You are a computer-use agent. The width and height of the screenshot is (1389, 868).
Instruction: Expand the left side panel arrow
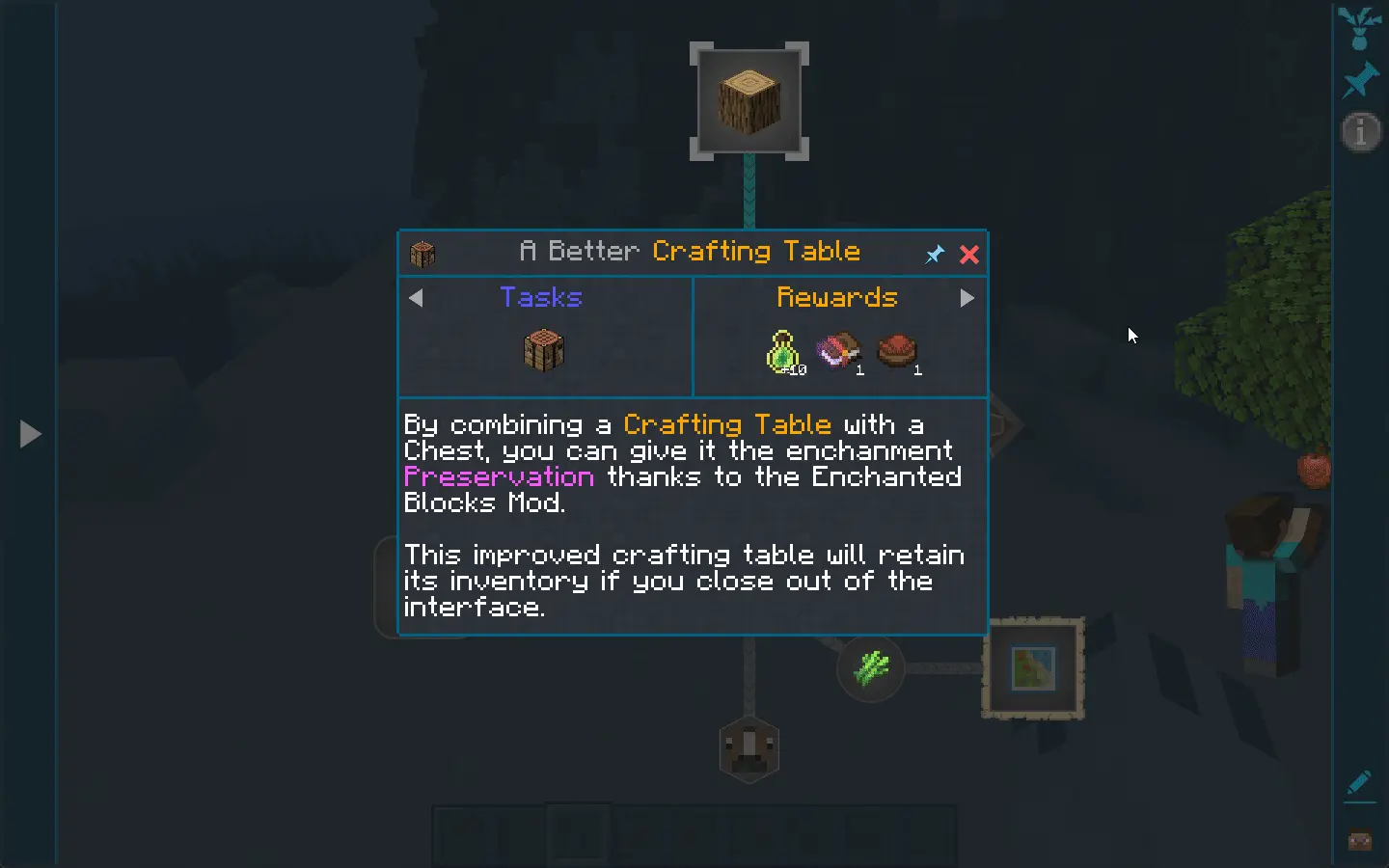point(29,434)
